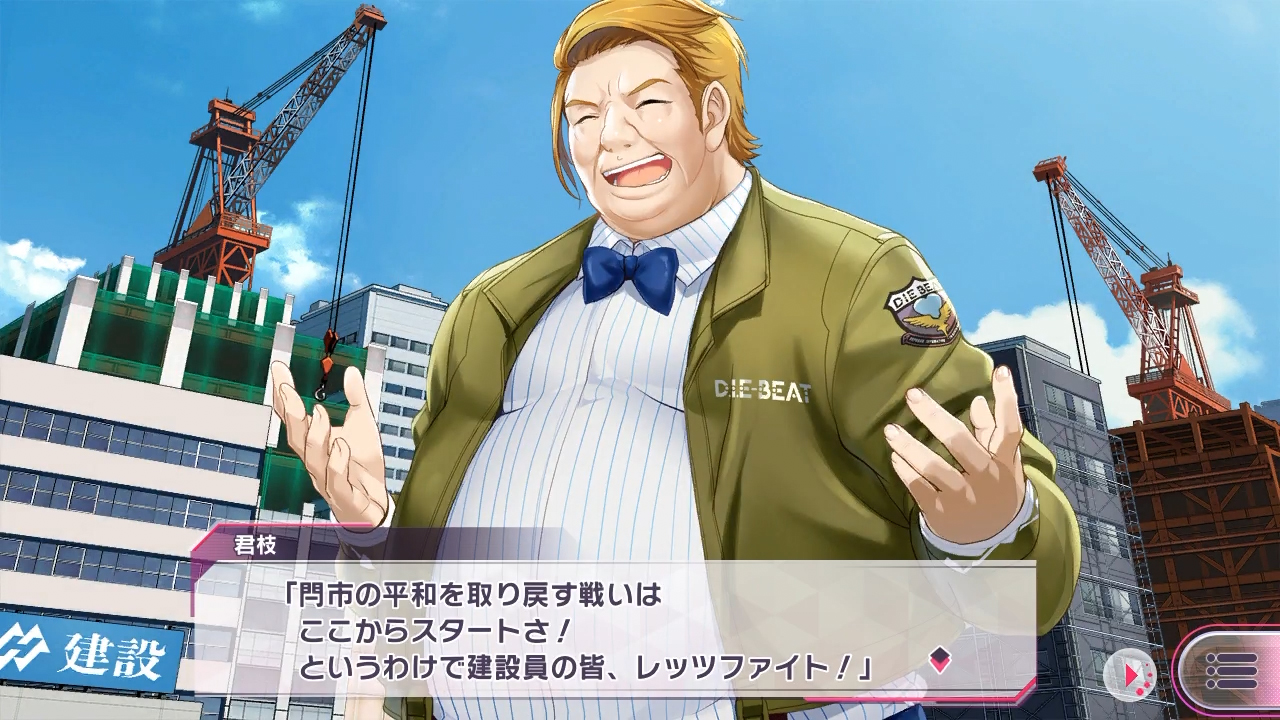Tap the round auto-play triangle button
The image size is (1280, 720).
[1131, 674]
